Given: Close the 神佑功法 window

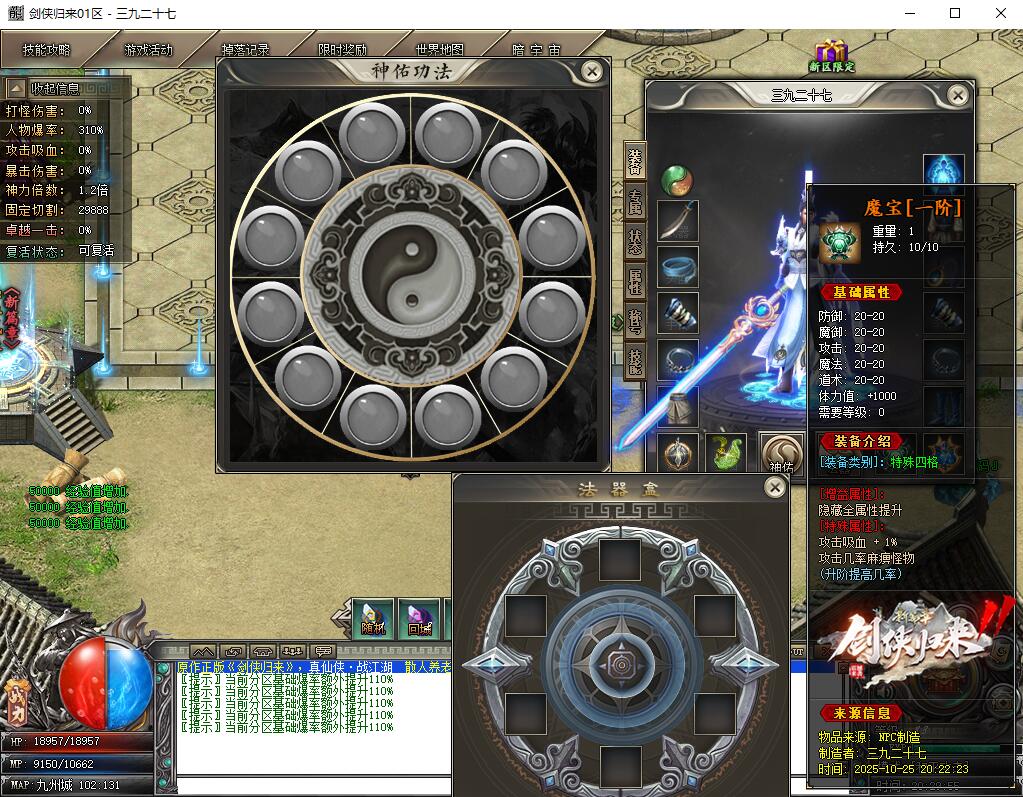Looking at the screenshot, I should [592, 71].
